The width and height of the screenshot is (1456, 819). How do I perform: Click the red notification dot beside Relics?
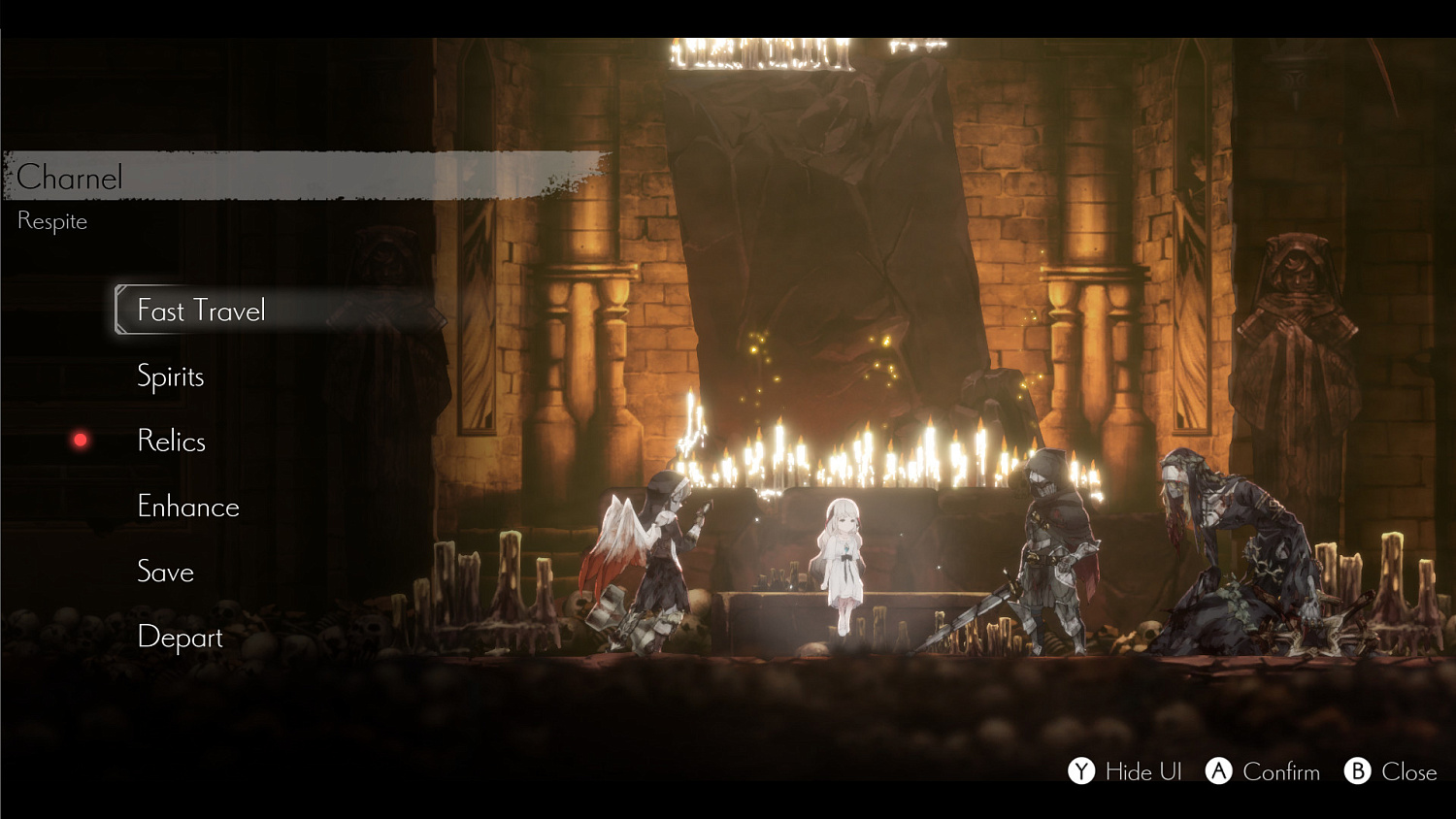pyautogui.click(x=80, y=439)
